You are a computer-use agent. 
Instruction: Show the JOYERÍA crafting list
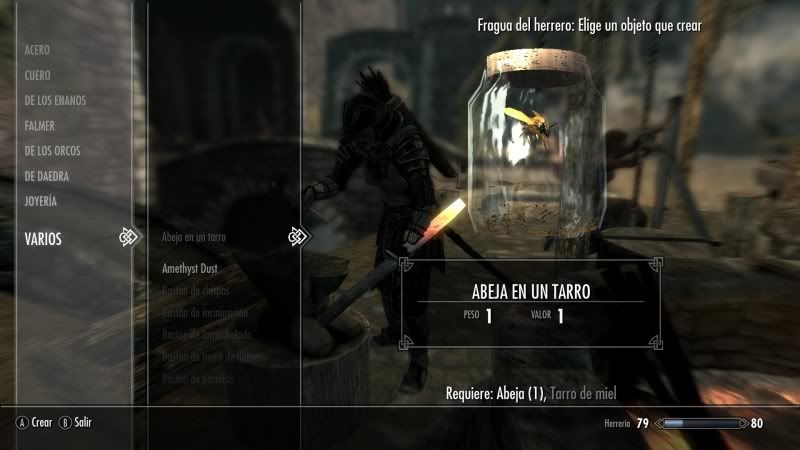(41, 201)
